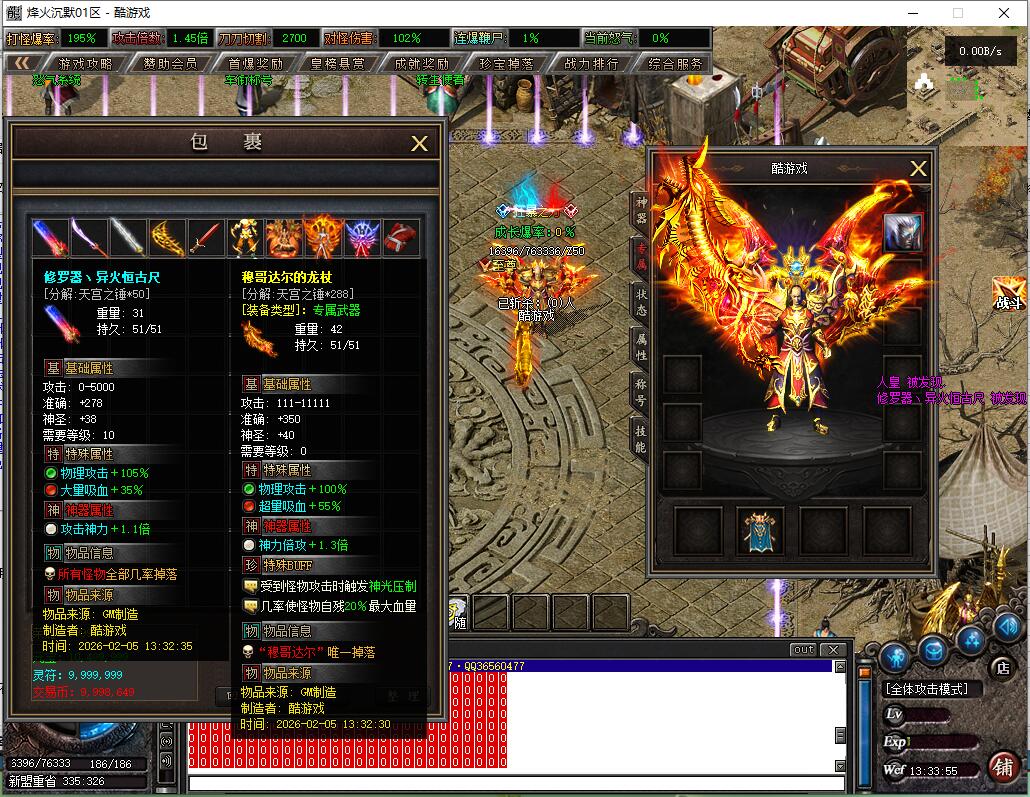This screenshot has height=797, width=1030.
Task: Open the 战力排行 power ranking menu
Action: [591, 63]
